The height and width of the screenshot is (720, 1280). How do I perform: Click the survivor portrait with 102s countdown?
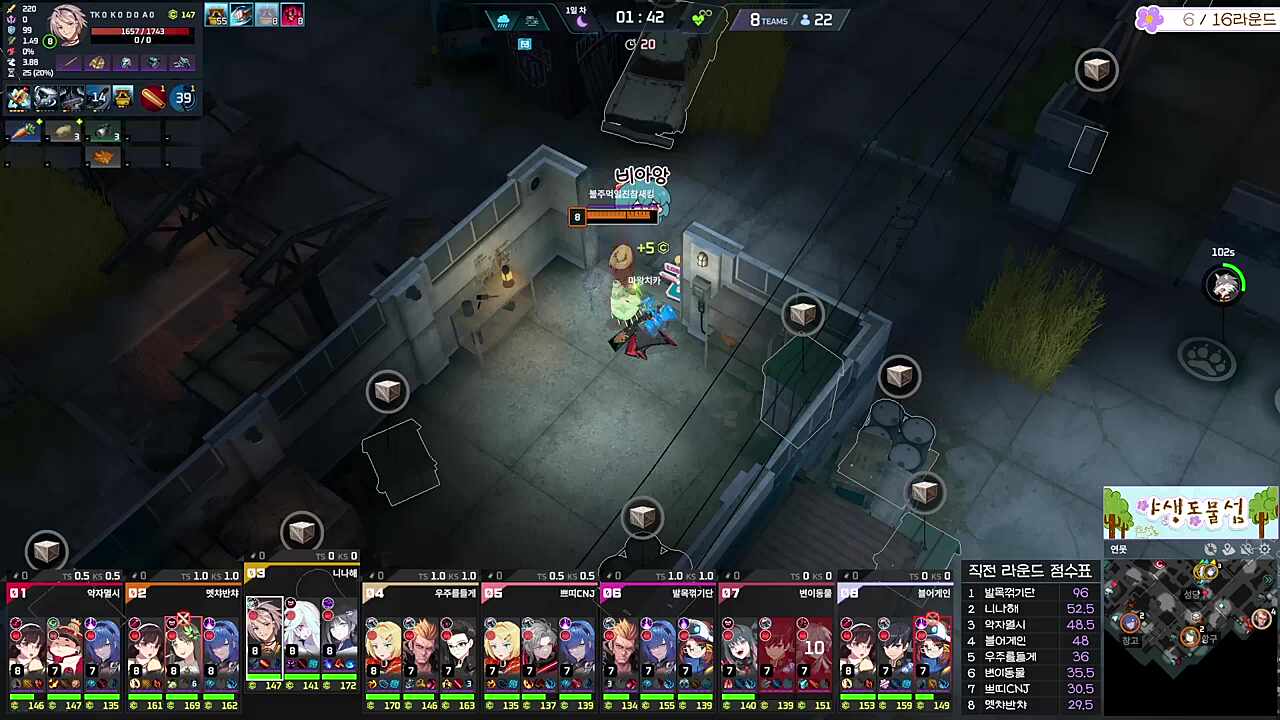click(x=1226, y=286)
